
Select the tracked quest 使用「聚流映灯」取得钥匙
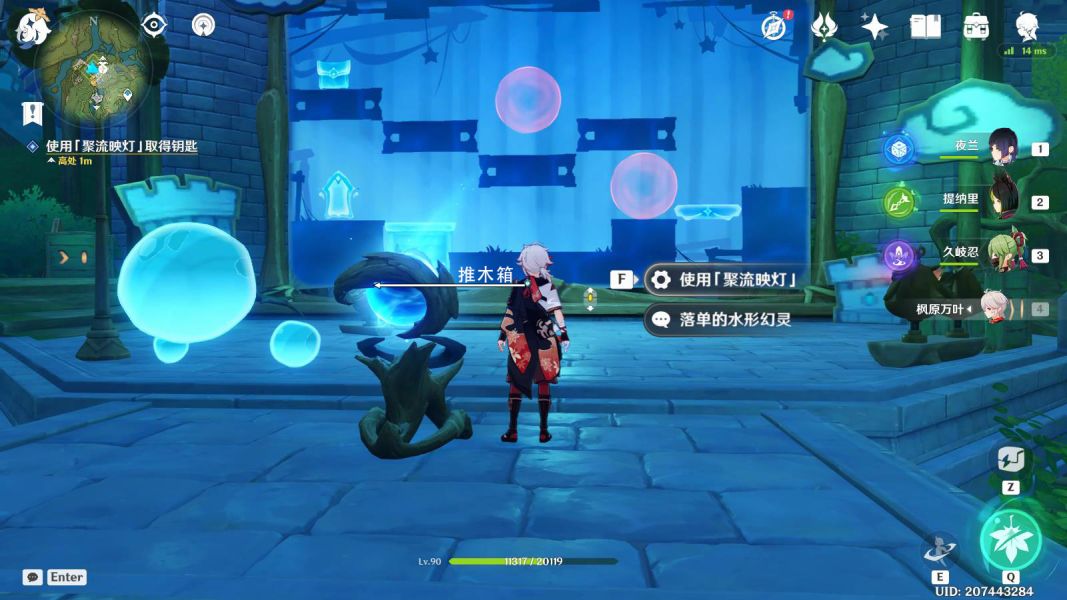point(121,146)
